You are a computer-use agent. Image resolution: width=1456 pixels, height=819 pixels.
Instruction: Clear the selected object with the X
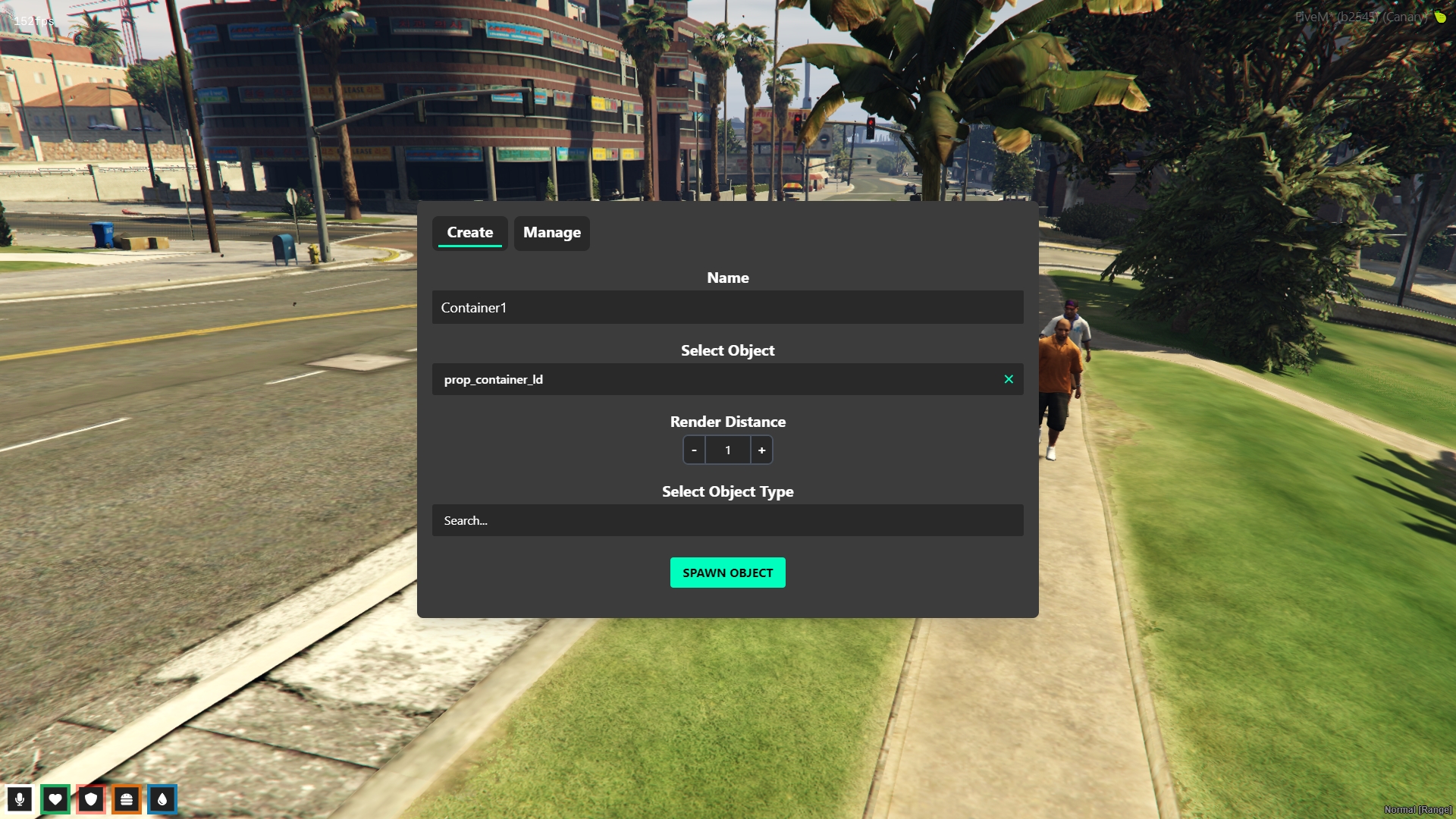[x=1009, y=379]
